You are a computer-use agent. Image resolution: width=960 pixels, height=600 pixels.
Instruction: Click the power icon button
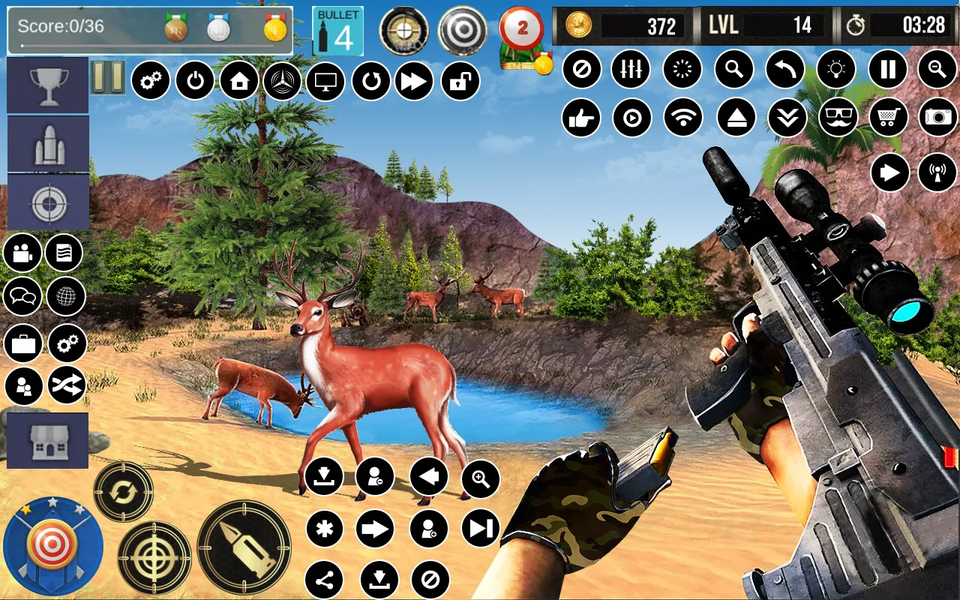coord(195,80)
